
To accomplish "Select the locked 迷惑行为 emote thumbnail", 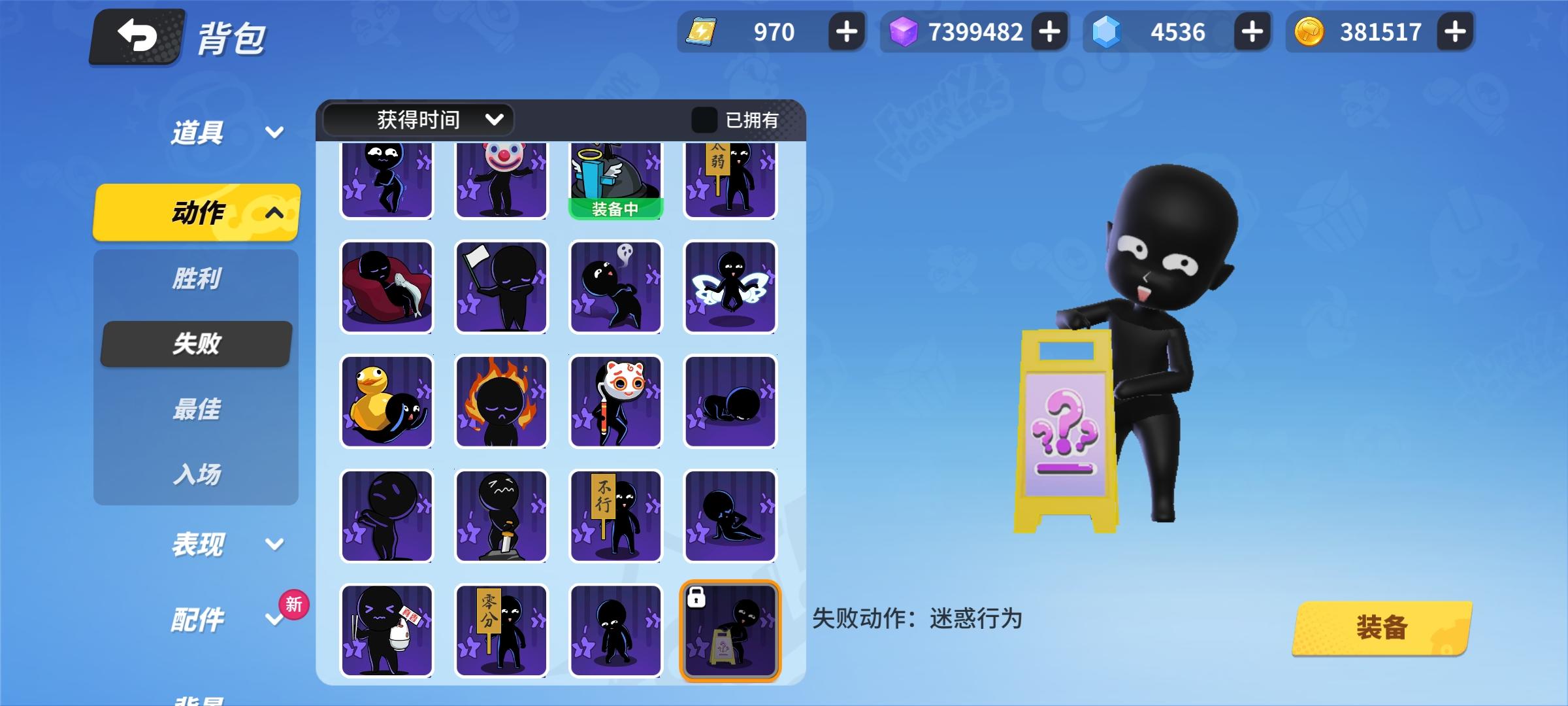I will pyautogui.click(x=730, y=630).
